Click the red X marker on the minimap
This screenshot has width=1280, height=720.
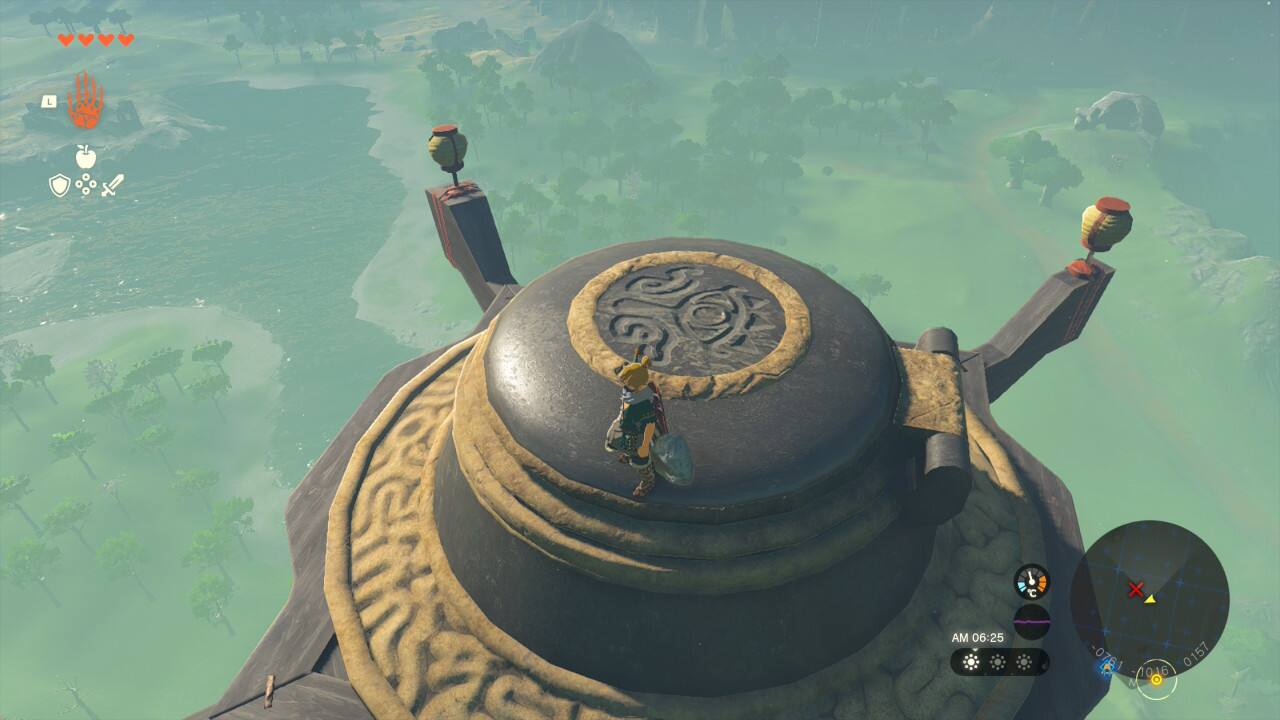click(1135, 590)
